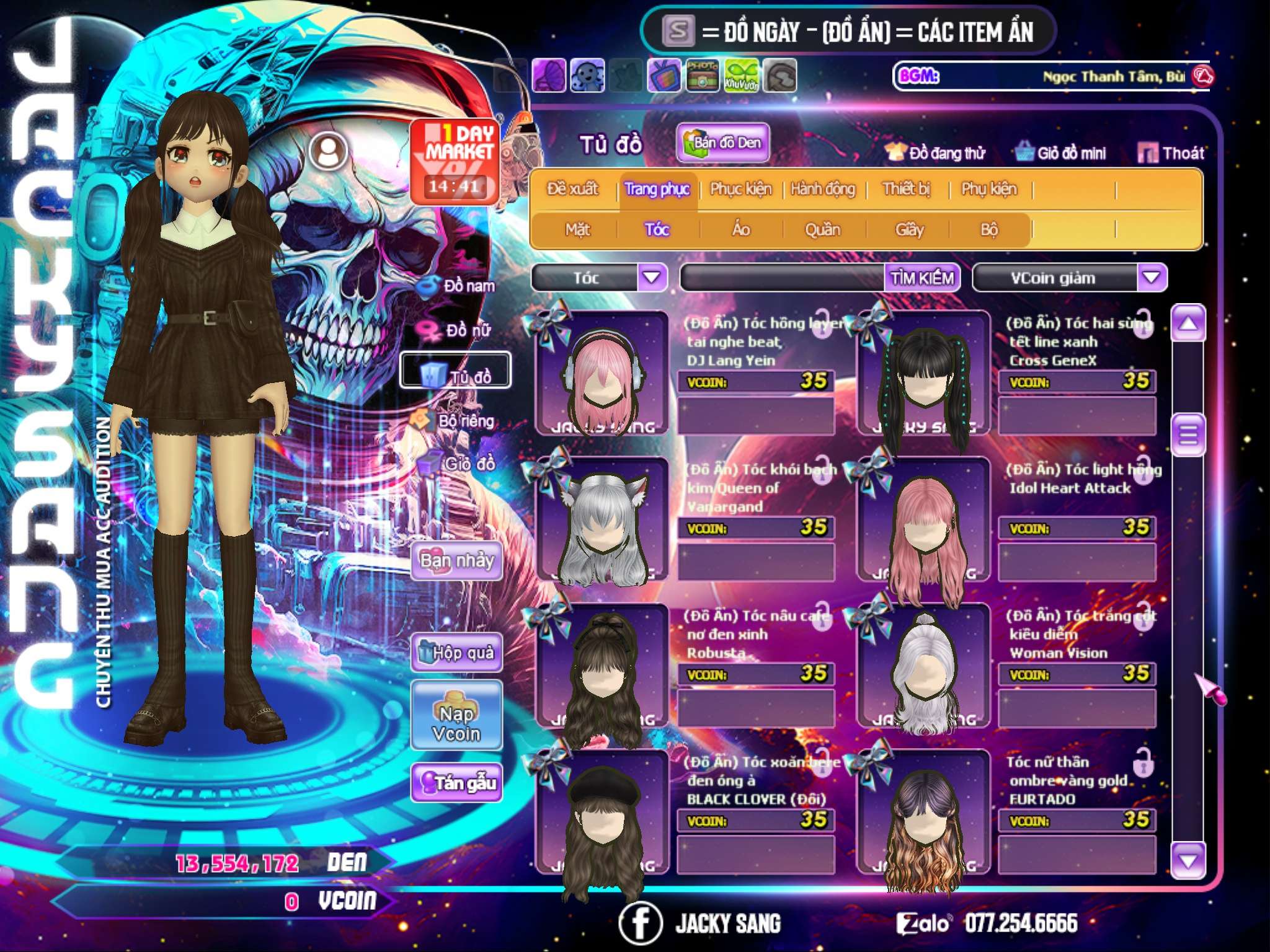Open the VCoin giảm sort dropdown

[1152, 277]
